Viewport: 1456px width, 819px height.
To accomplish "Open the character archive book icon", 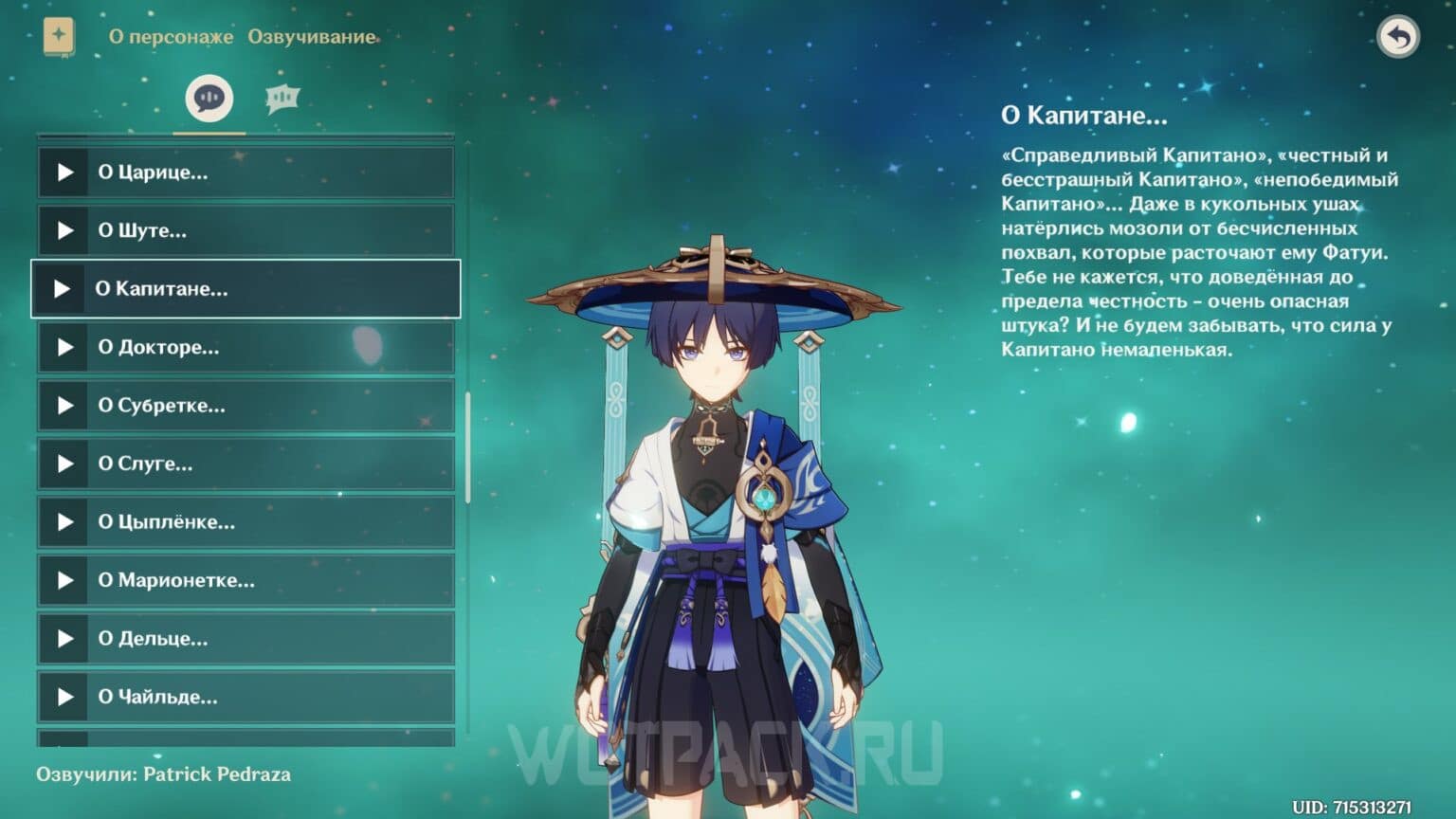I will tap(59, 36).
